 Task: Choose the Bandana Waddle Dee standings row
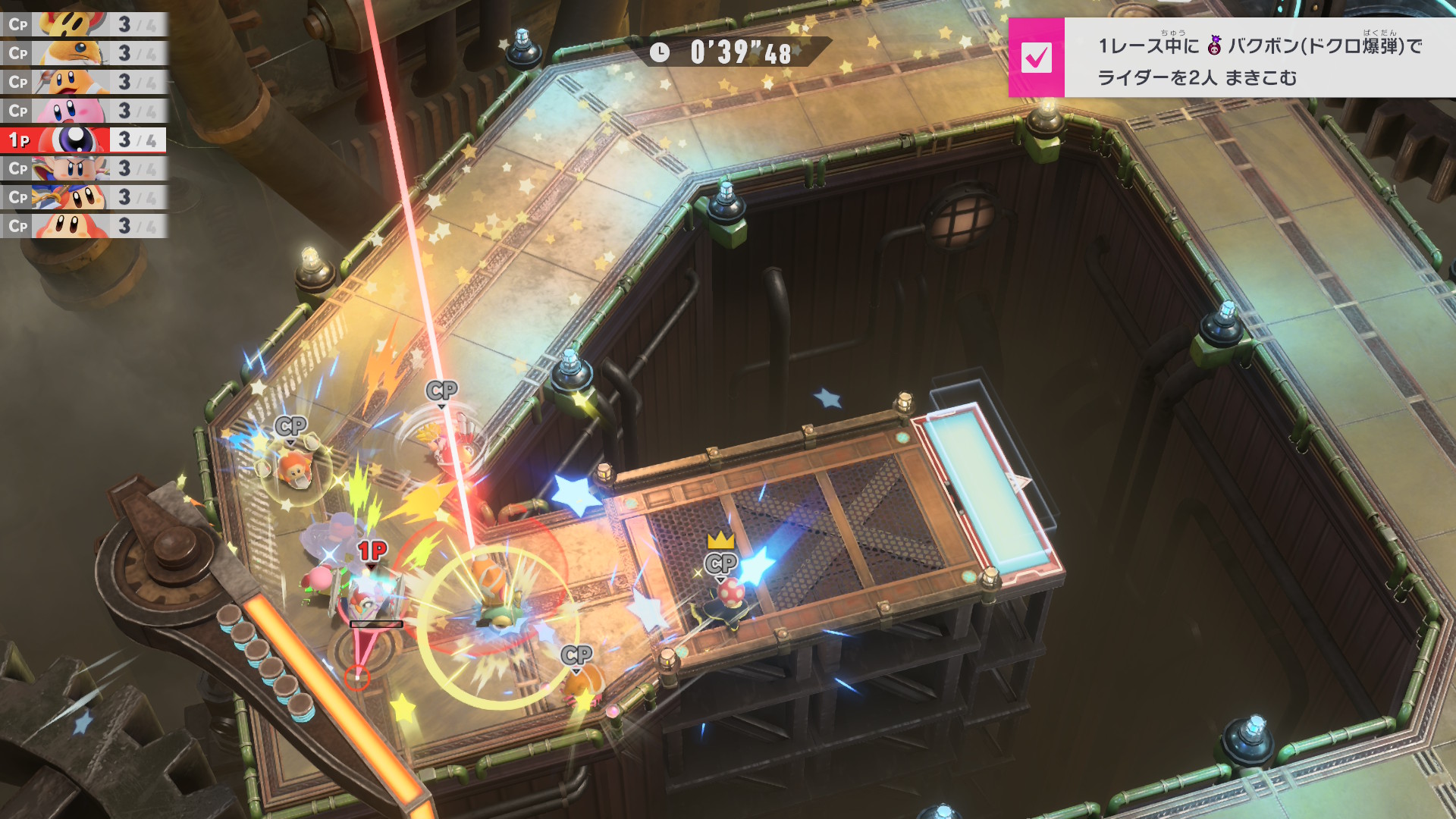tap(83, 197)
